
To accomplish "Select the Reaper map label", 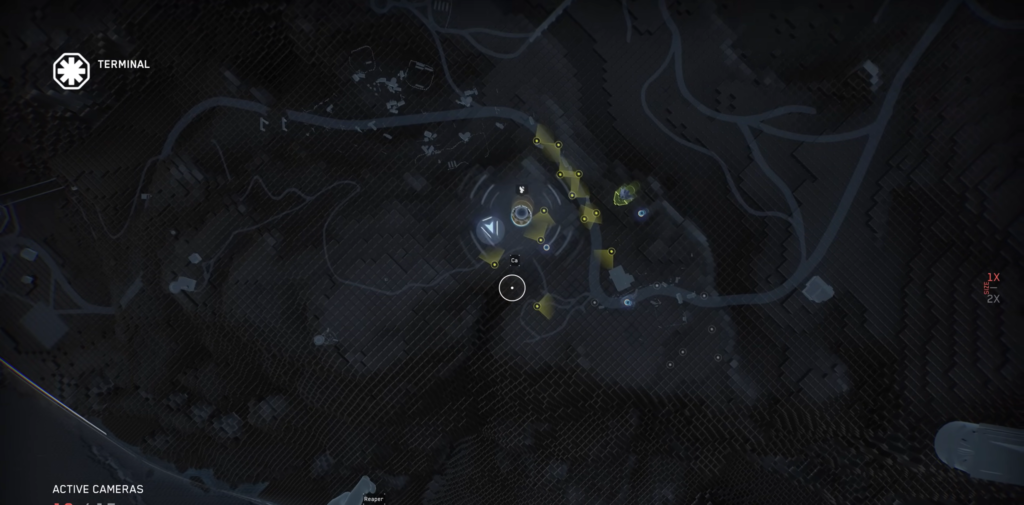I will coord(373,498).
